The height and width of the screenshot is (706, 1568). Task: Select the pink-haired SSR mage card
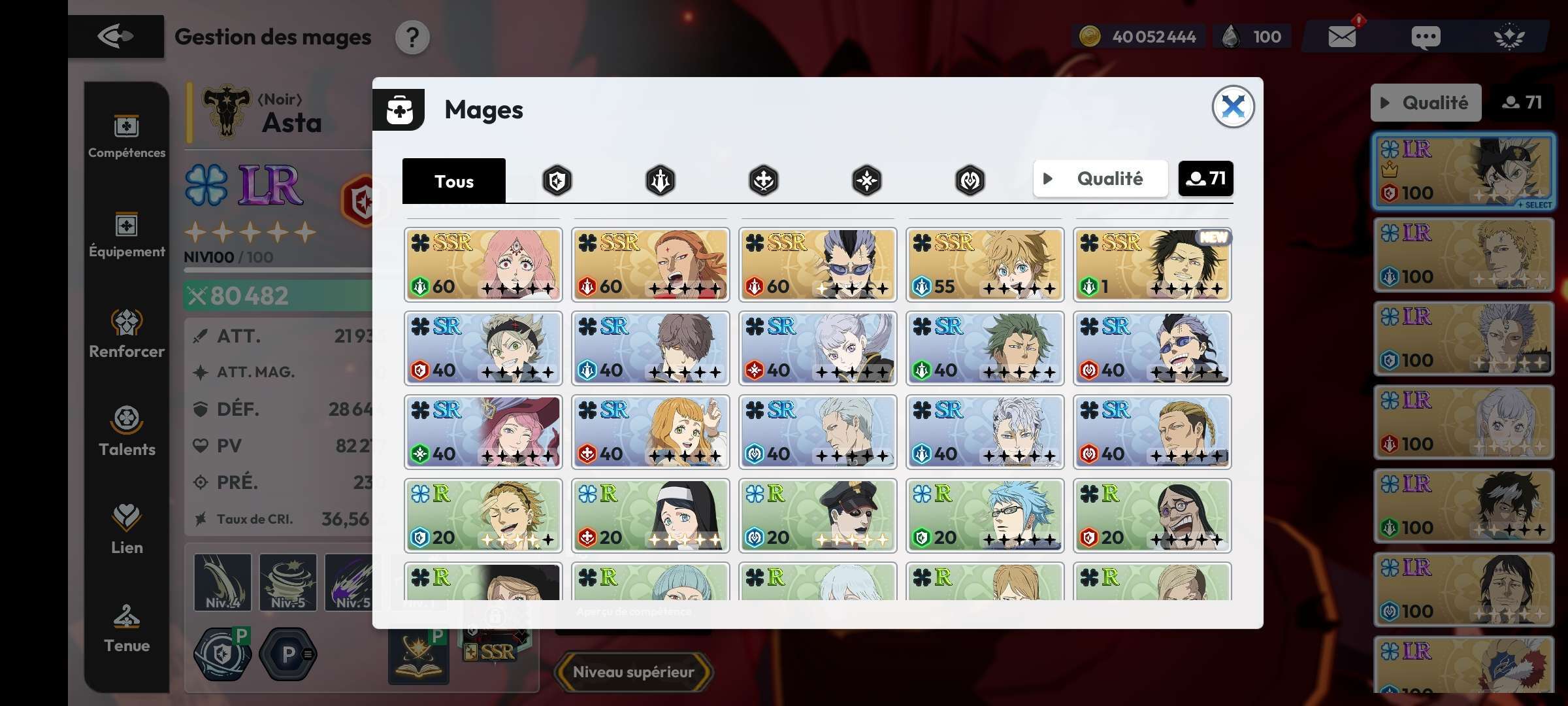click(x=483, y=265)
